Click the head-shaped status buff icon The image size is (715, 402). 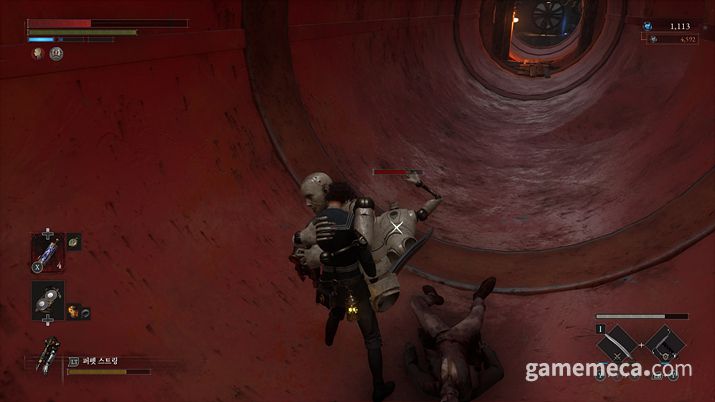tap(38, 54)
